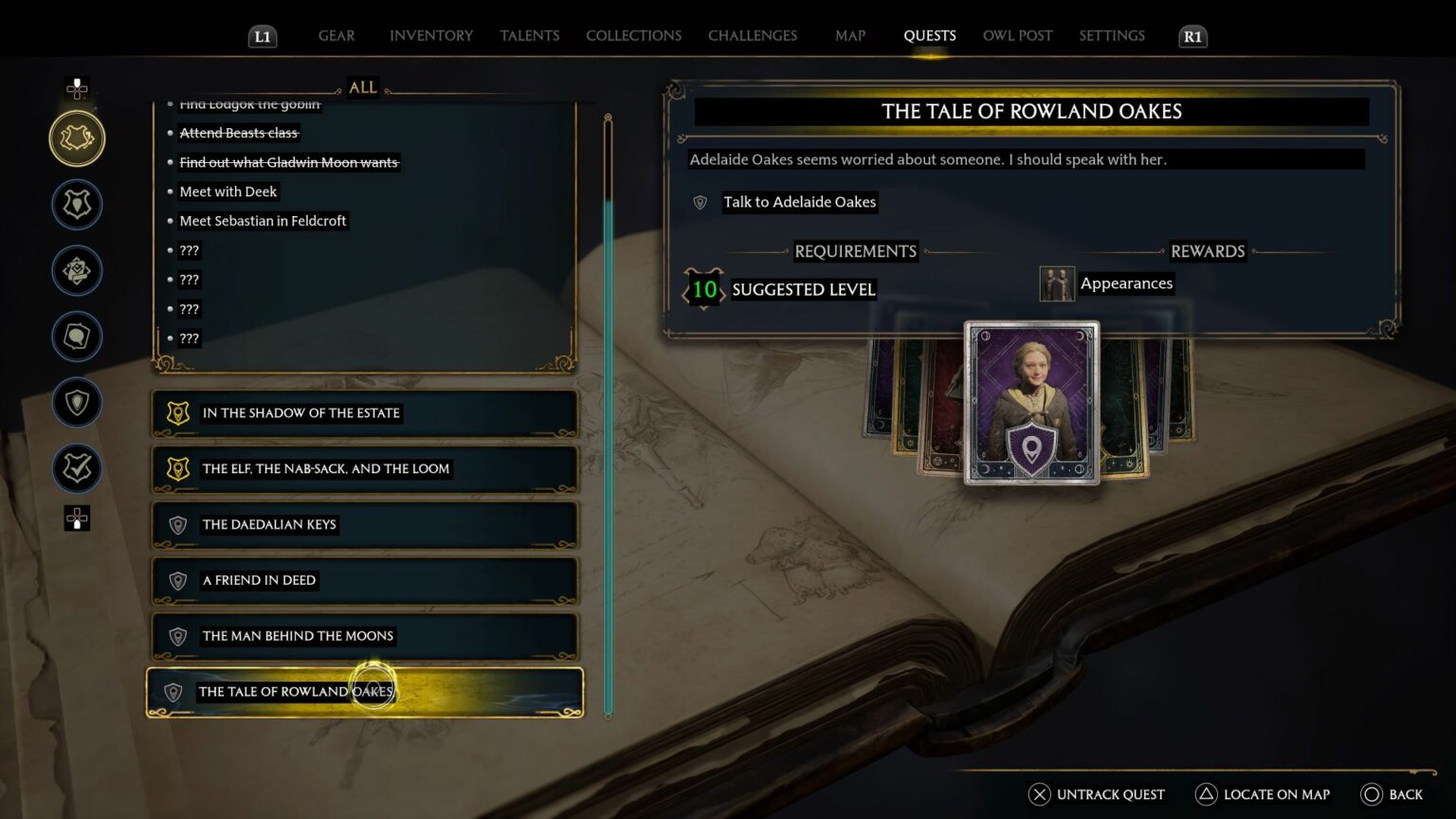Expand the quest IN THE SHADOW OF THE ESTATE

click(x=363, y=413)
